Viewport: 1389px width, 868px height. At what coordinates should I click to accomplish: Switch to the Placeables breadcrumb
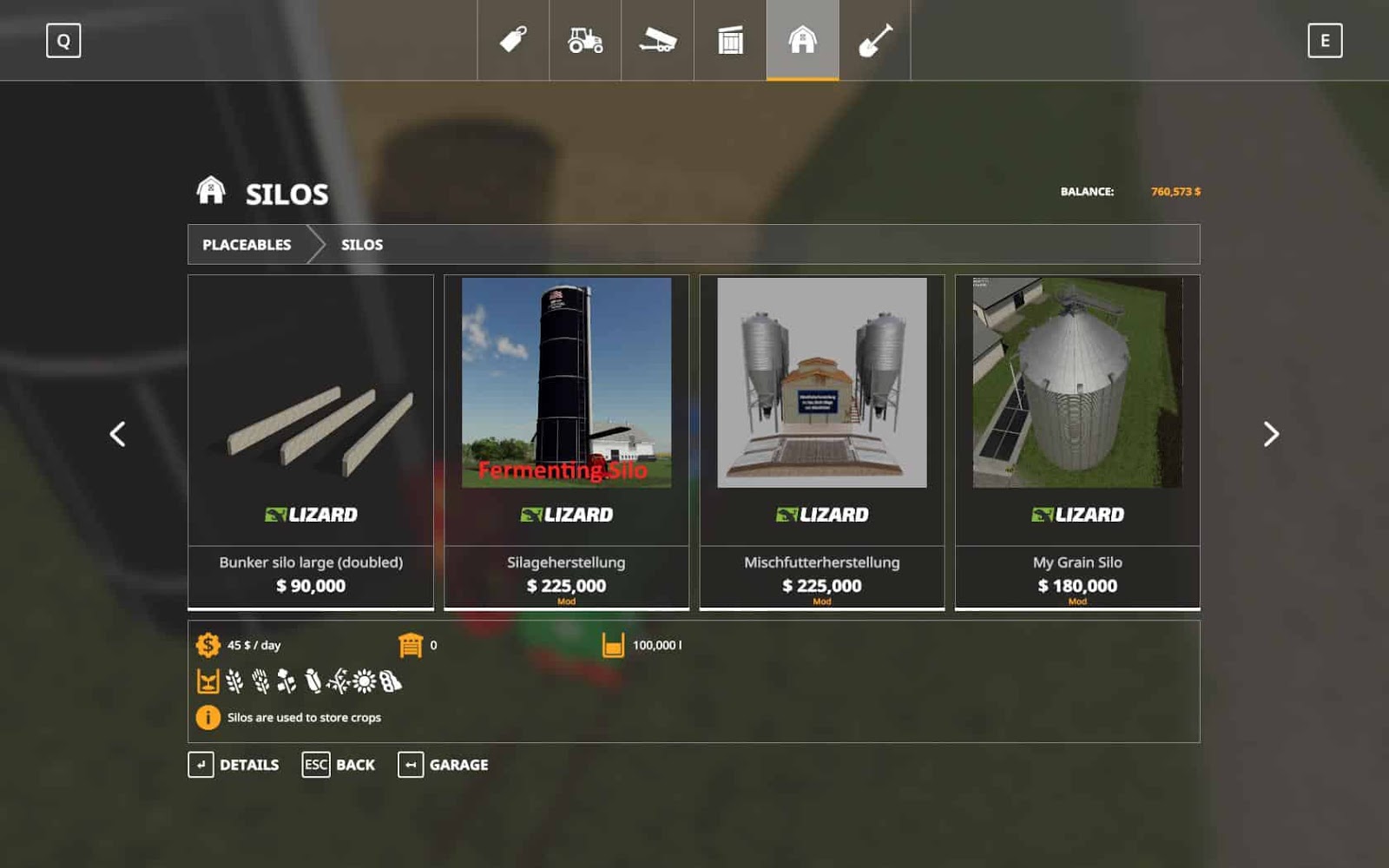tap(246, 245)
